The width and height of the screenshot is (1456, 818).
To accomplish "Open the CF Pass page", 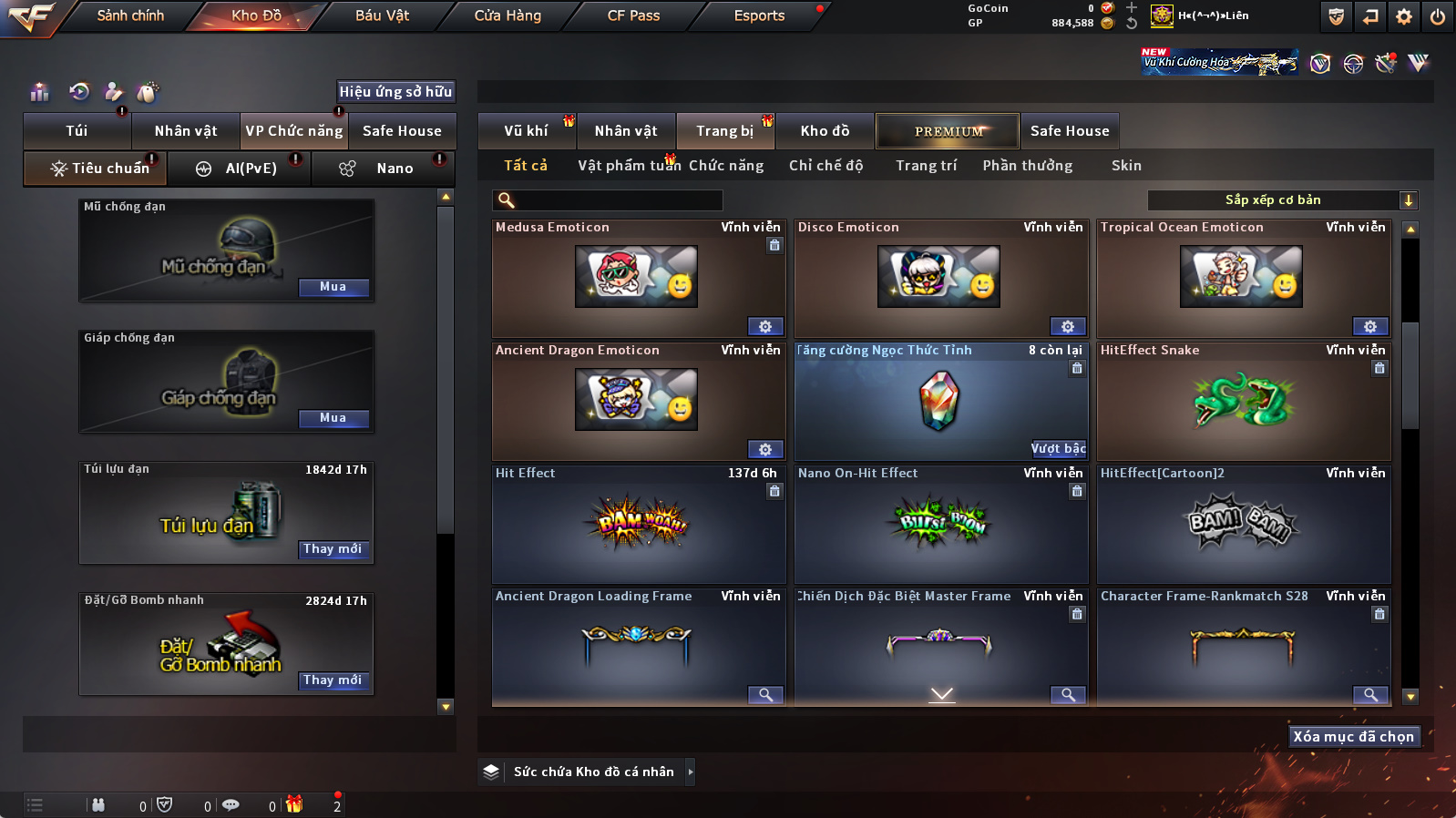I will (x=633, y=15).
